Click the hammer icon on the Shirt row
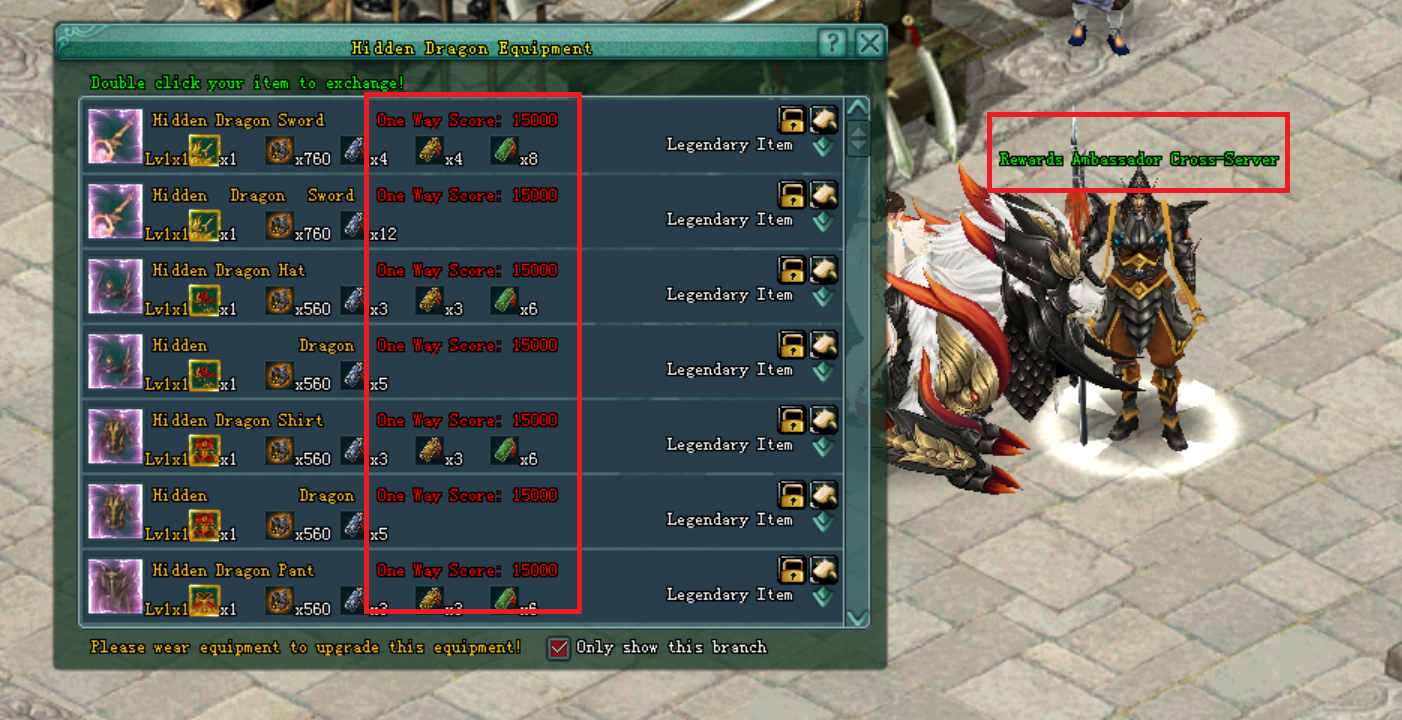Image resolution: width=1402 pixels, height=720 pixels. [x=823, y=420]
